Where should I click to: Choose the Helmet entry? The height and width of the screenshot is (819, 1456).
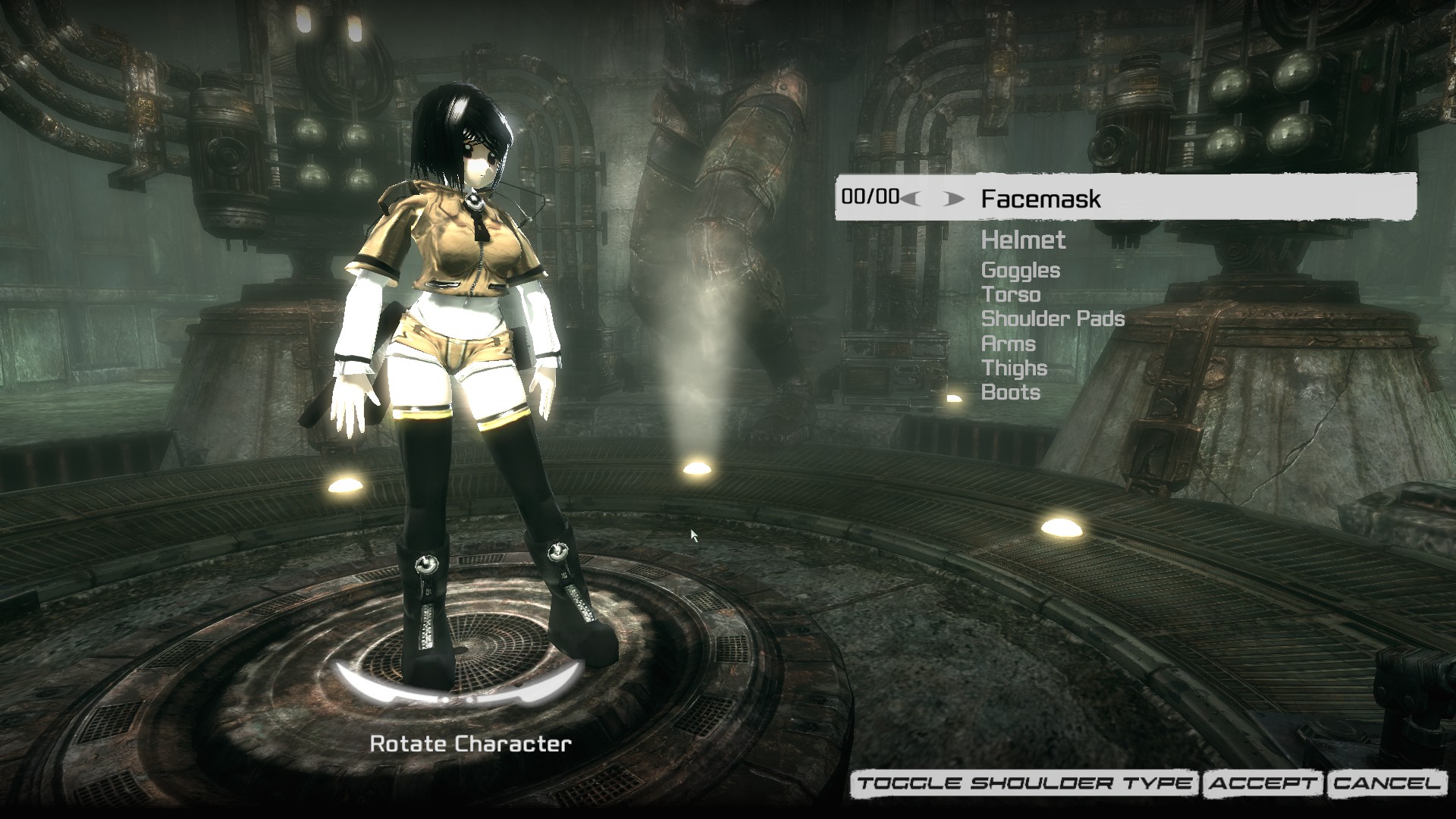pos(1023,240)
